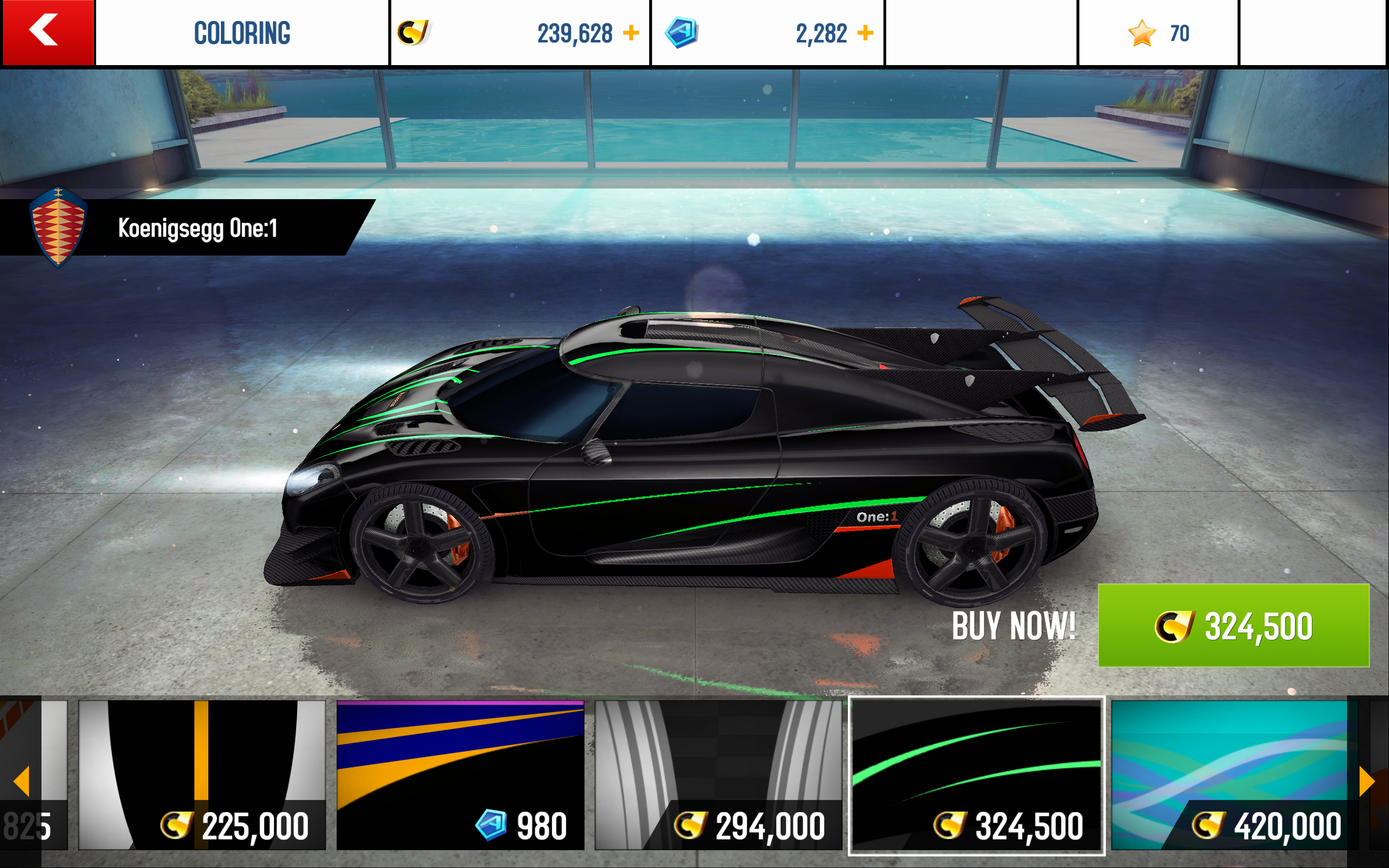1389x868 pixels.
Task: Go back using the red arrow button
Action: click(x=47, y=32)
